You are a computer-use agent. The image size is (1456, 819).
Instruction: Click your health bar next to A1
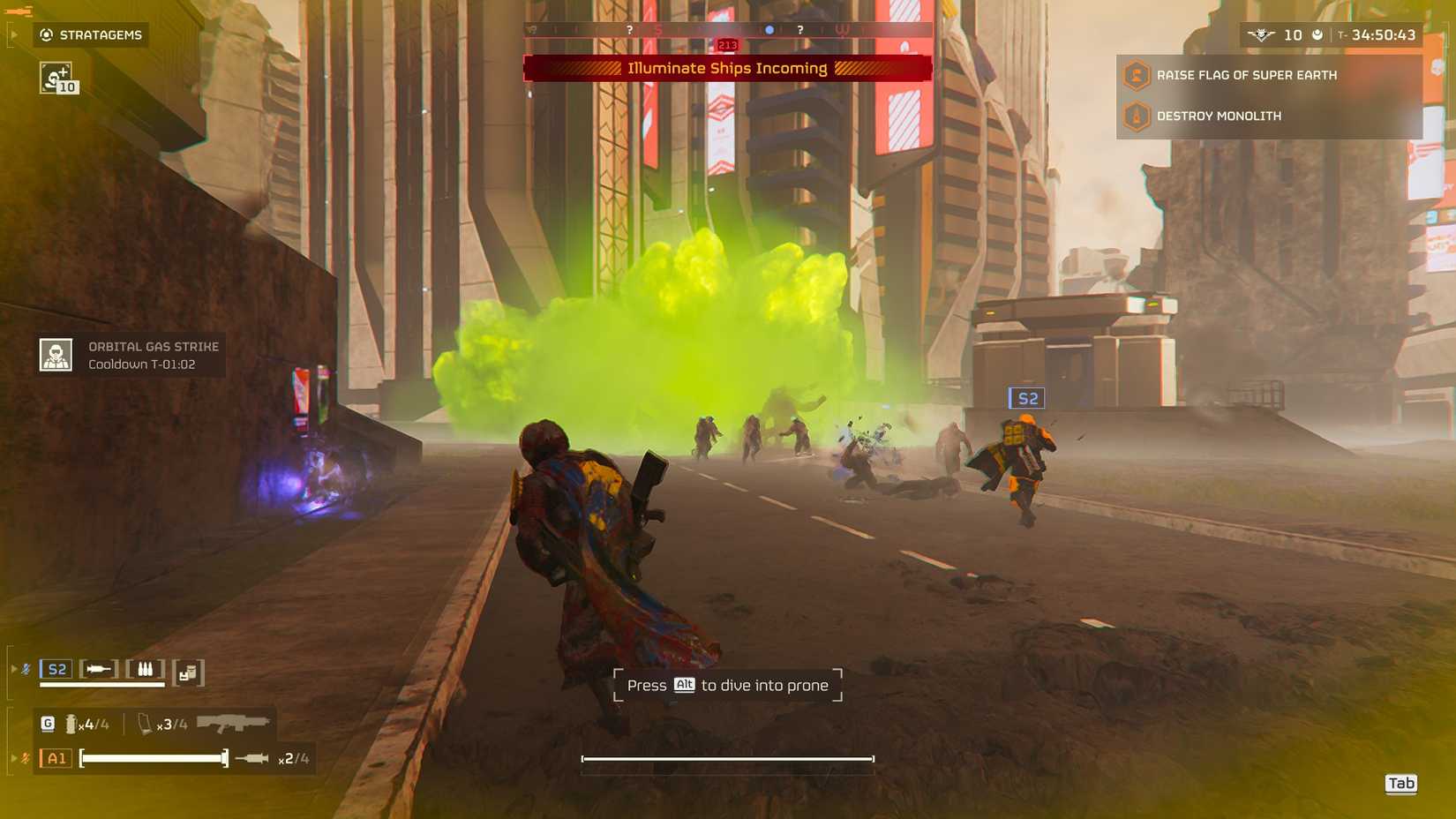coord(152,757)
